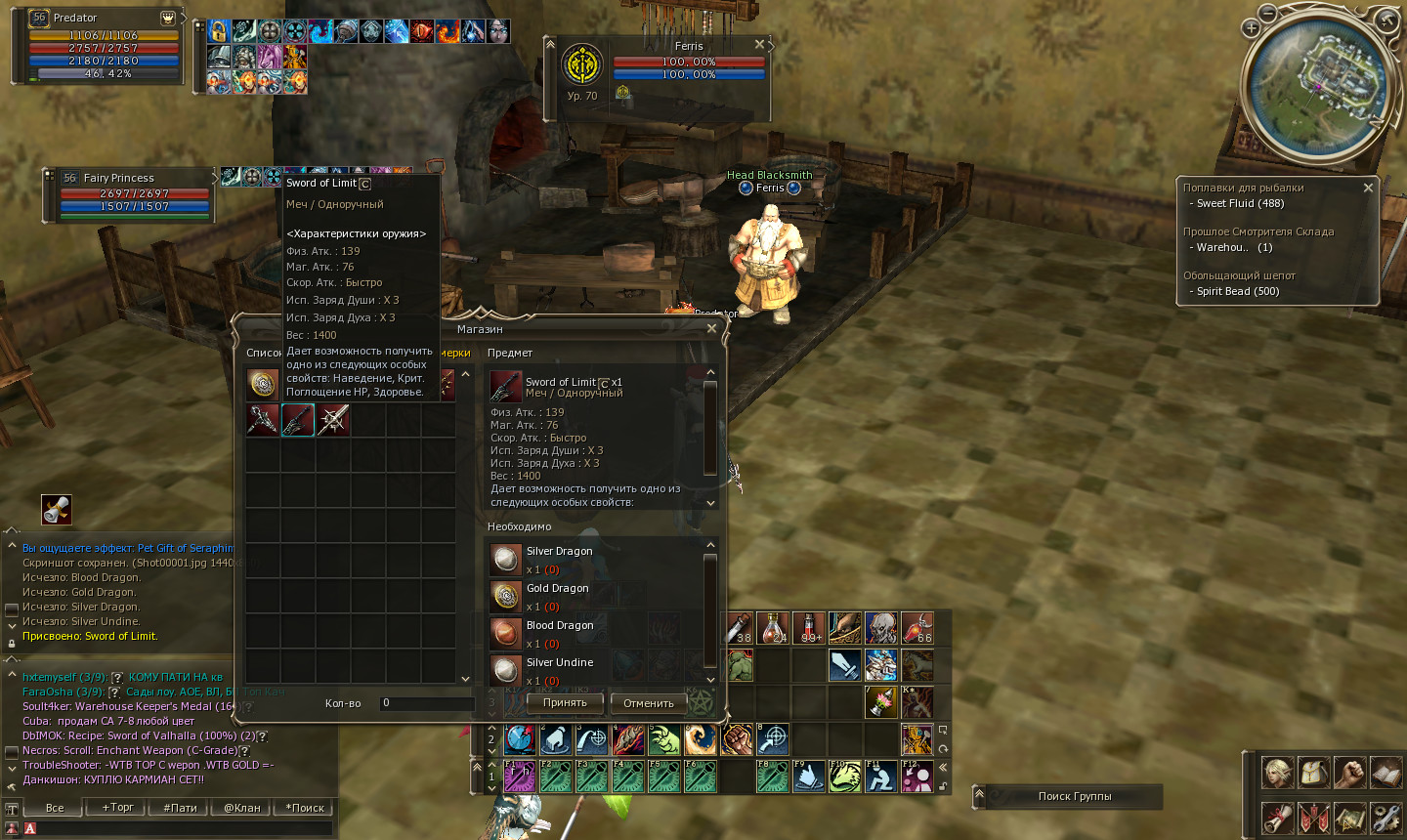Select the *Поиск chat tab

(304, 808)
